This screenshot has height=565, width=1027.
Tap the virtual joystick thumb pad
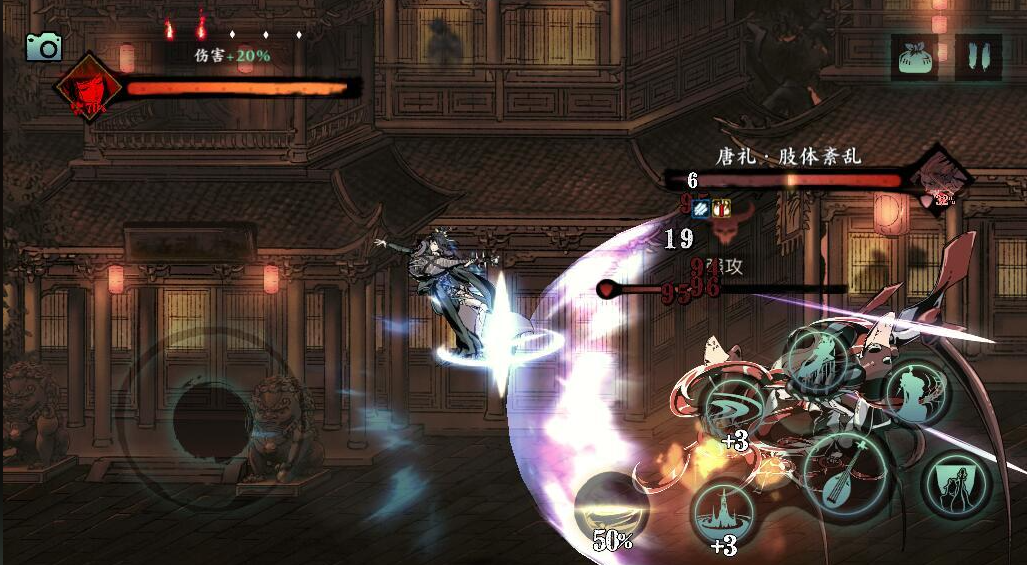213,418
